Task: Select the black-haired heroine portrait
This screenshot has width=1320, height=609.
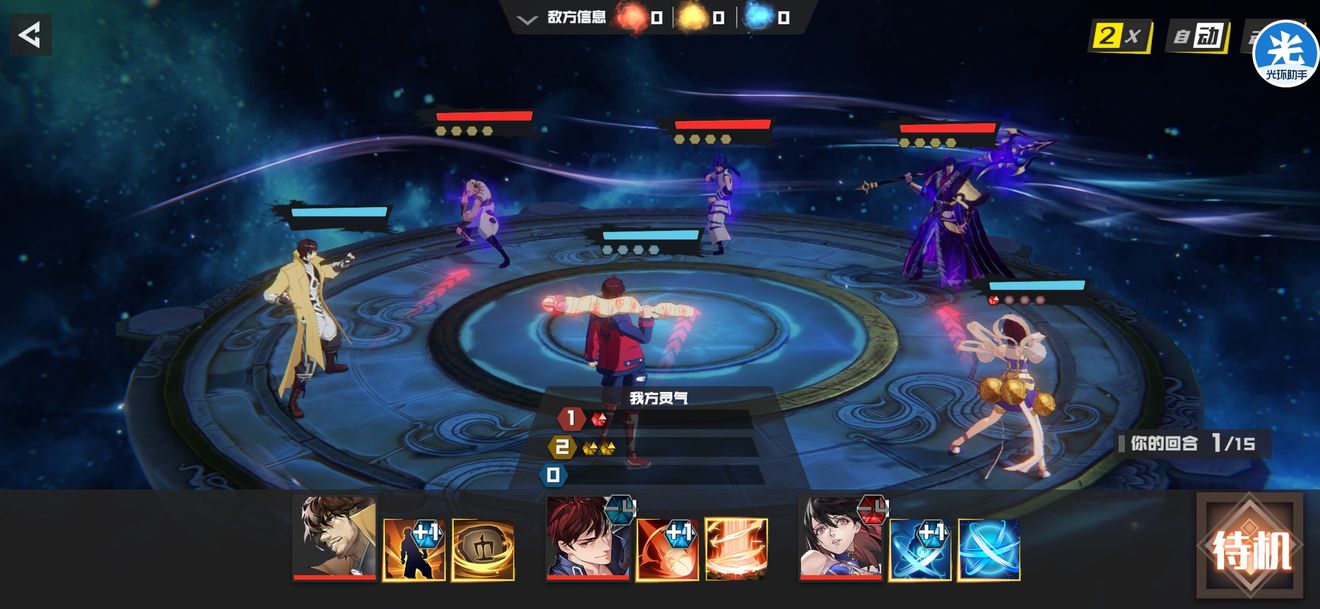Action: click(x=841, y=539)
